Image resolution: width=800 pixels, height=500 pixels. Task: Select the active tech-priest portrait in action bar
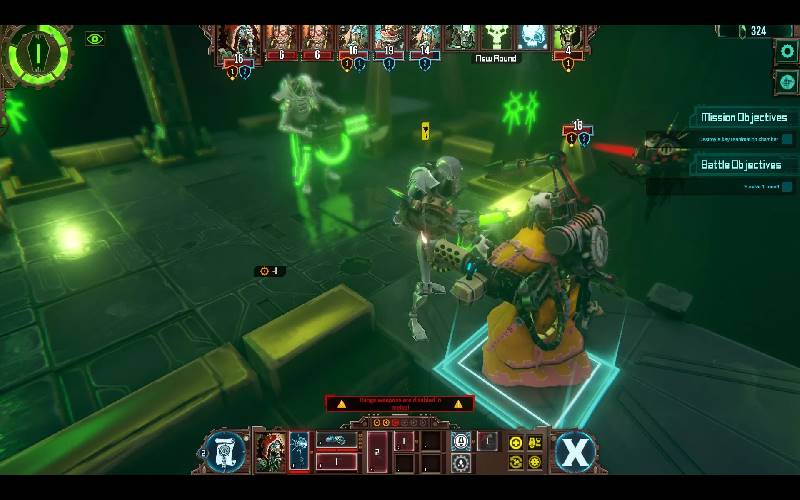tap(271, 451)
